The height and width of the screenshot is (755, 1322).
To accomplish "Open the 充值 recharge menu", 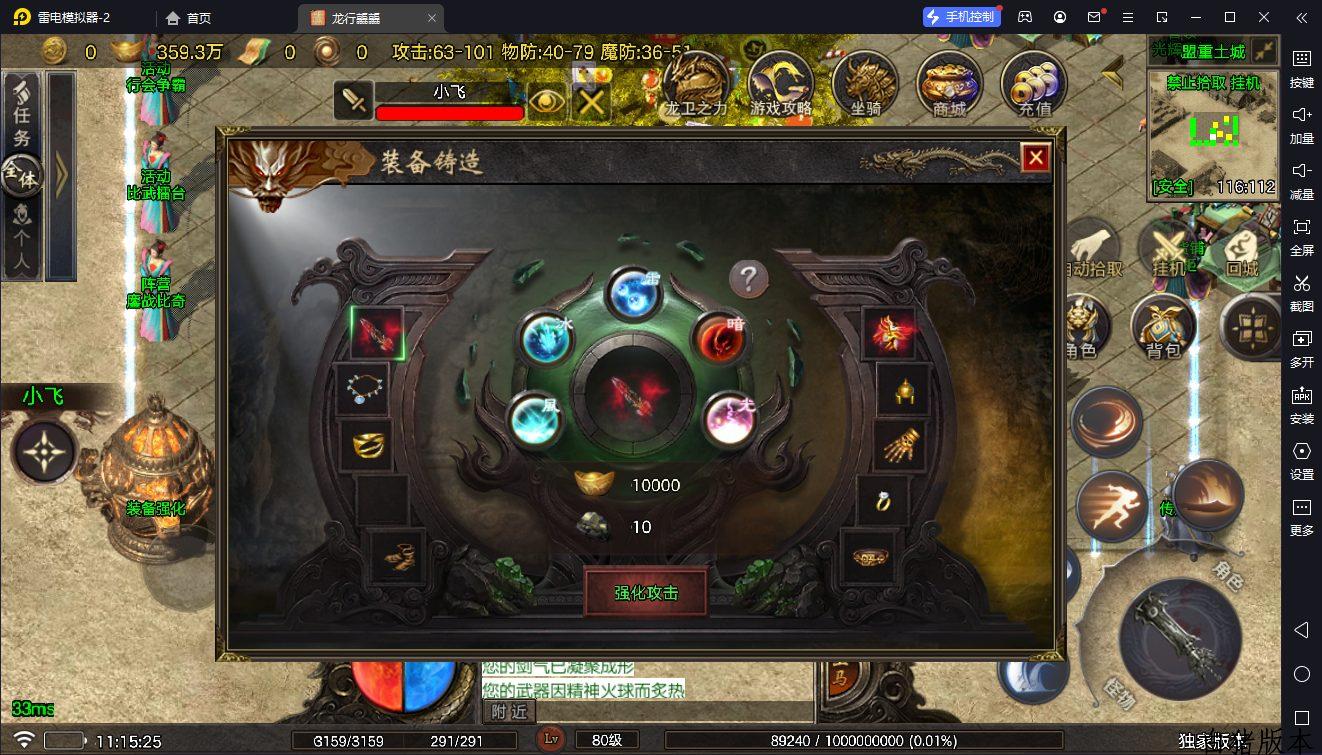I will 1034,85.
